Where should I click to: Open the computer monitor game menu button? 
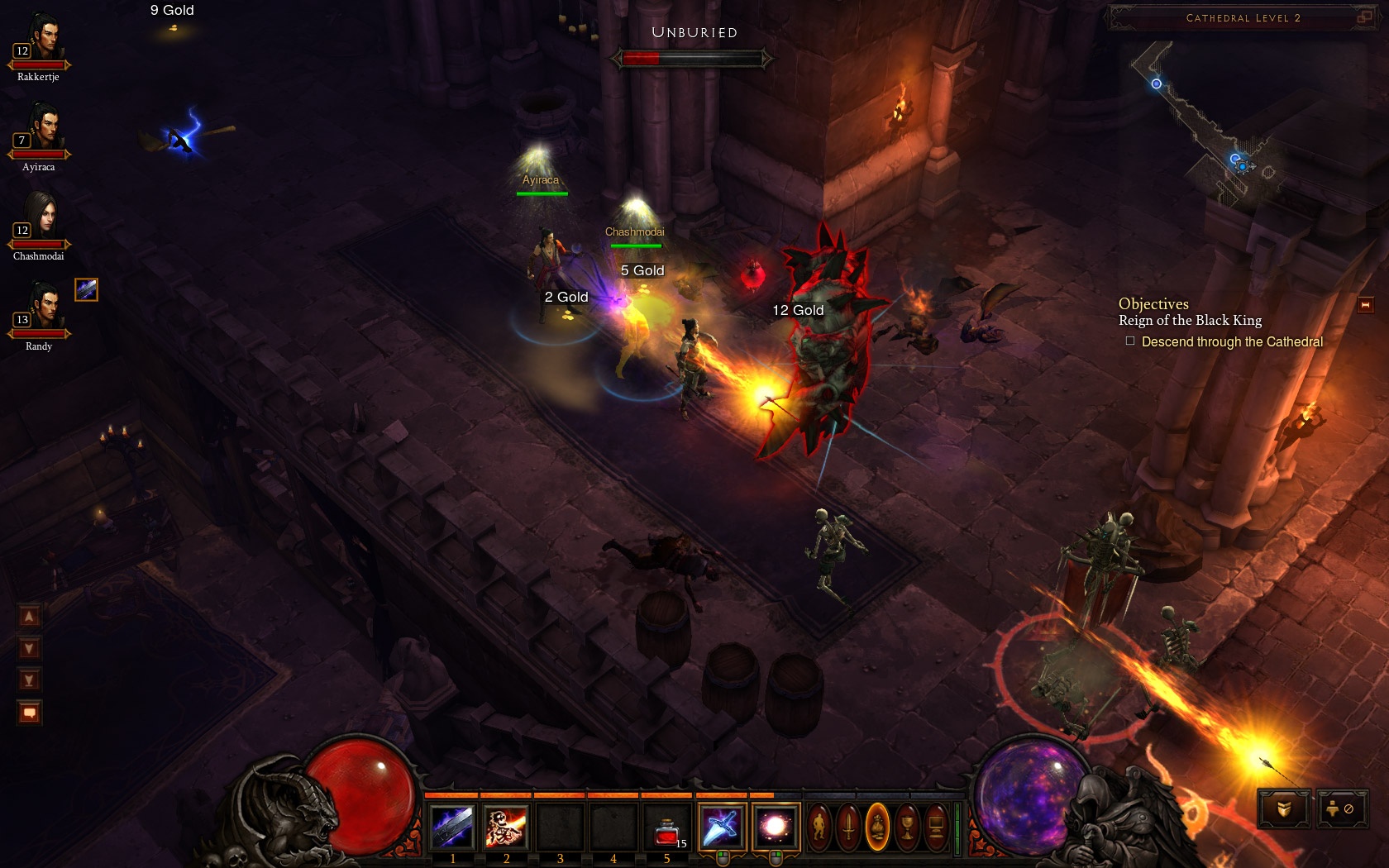click(936, 826)
